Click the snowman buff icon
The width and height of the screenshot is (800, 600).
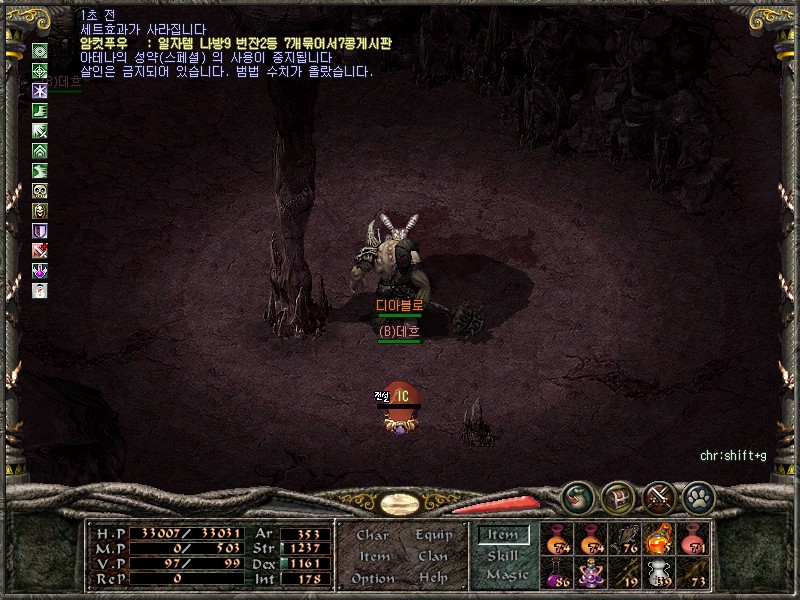point(40,290)
